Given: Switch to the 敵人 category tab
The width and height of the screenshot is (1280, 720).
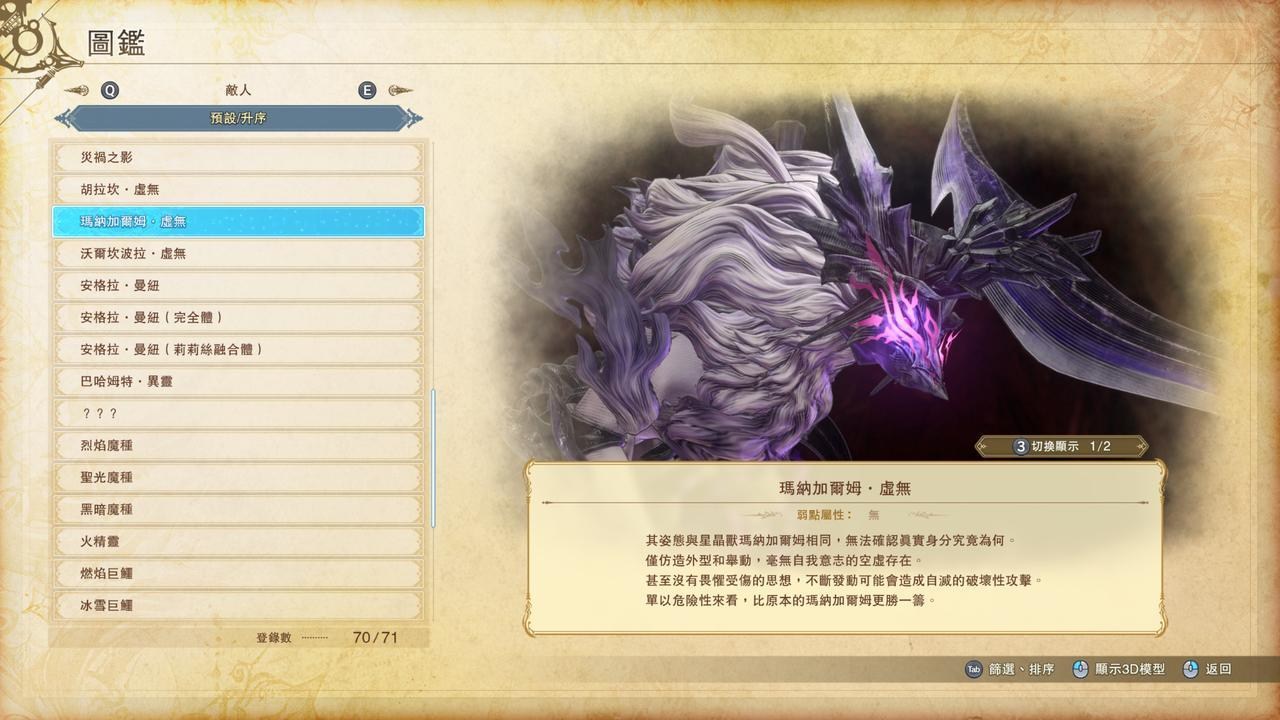Looking at the screenshot, I should coord(238,90).
